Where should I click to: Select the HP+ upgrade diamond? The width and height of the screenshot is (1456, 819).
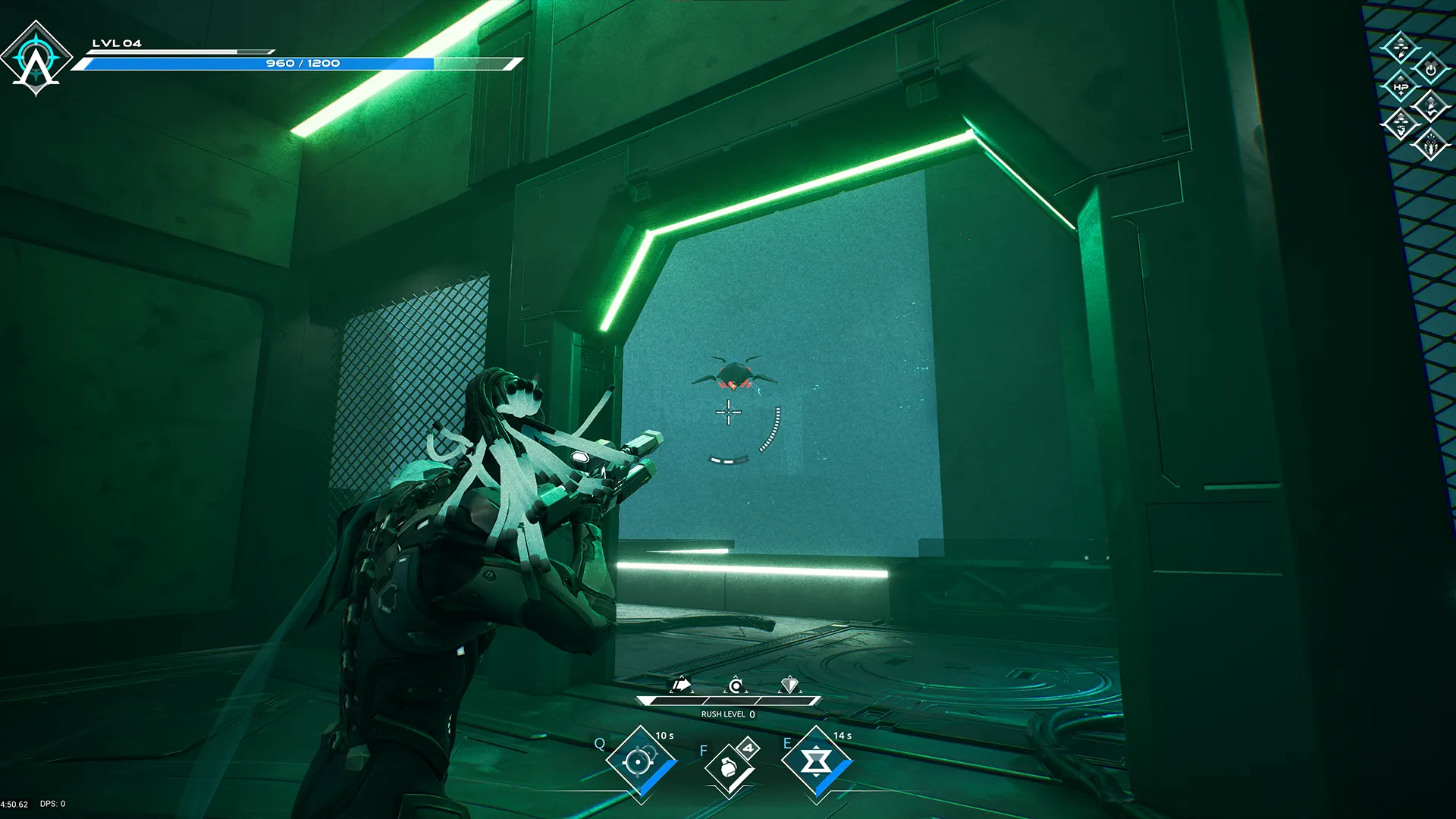tap(1401, 87)
